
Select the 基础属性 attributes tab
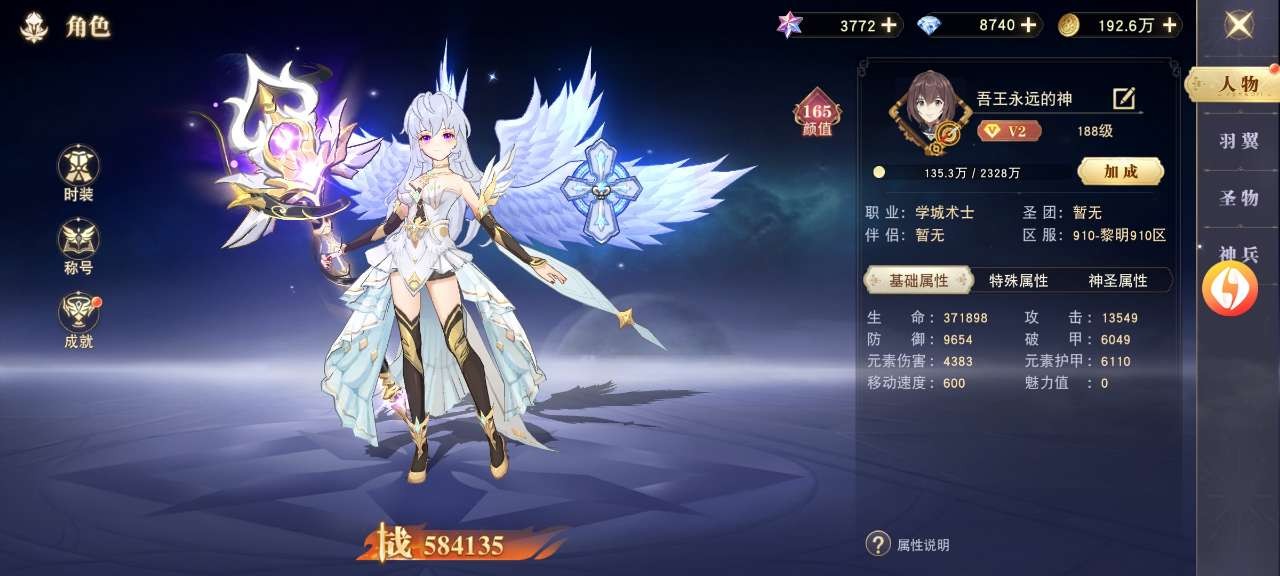point(918,280)
